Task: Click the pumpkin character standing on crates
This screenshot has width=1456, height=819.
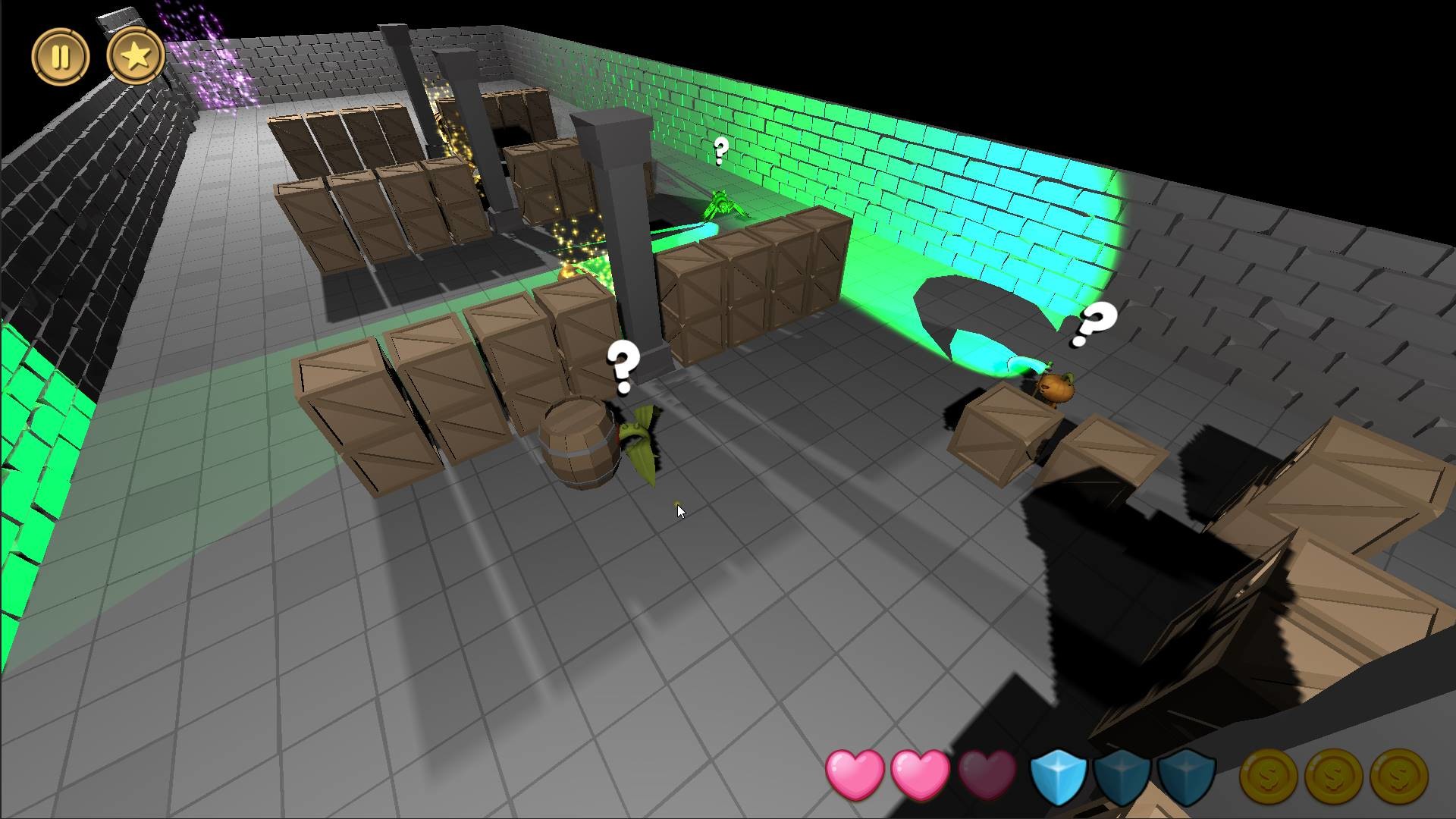Action: (x=1056, y=387)
